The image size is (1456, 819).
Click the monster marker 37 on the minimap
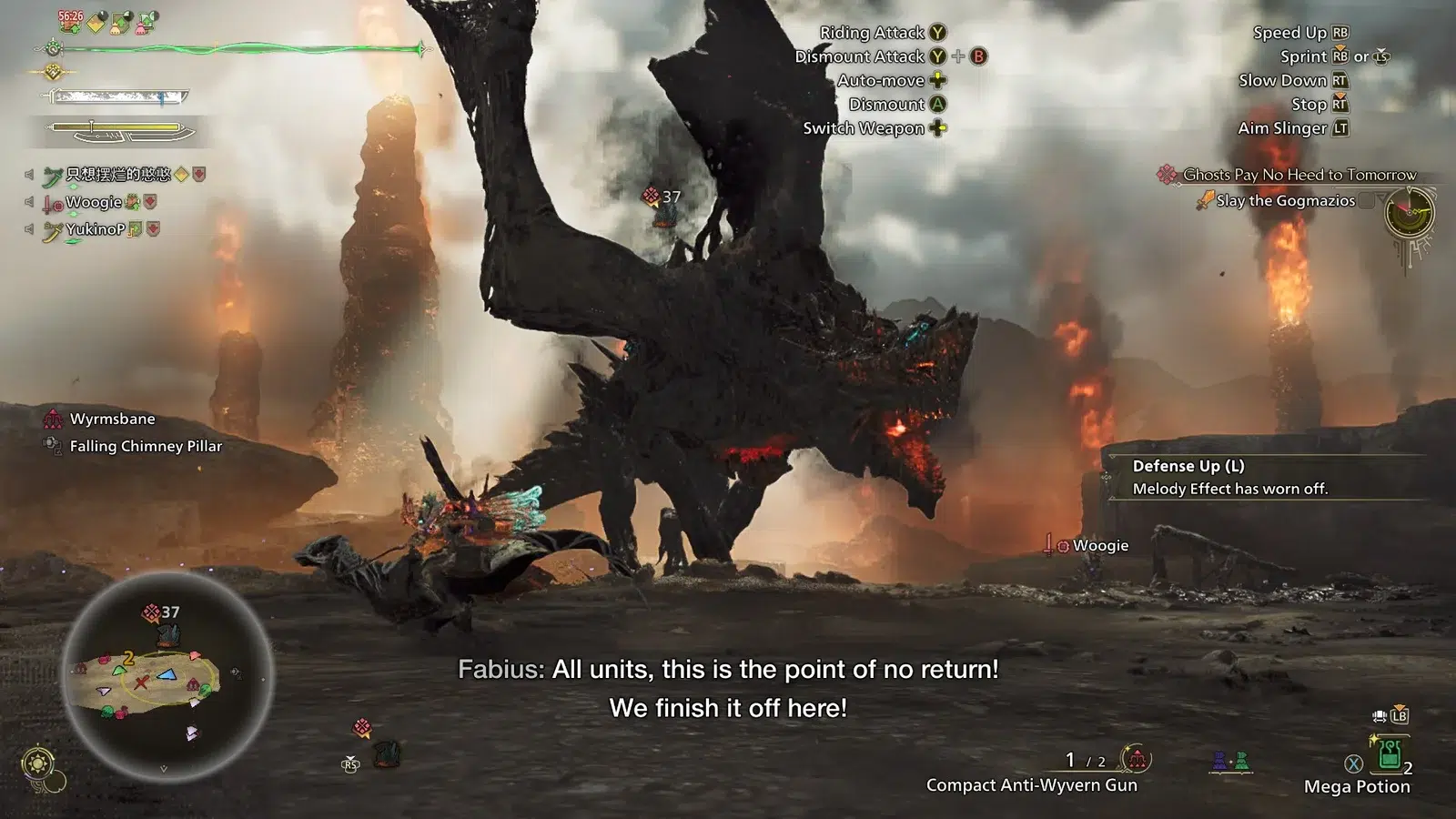click(x=162, y=612)
